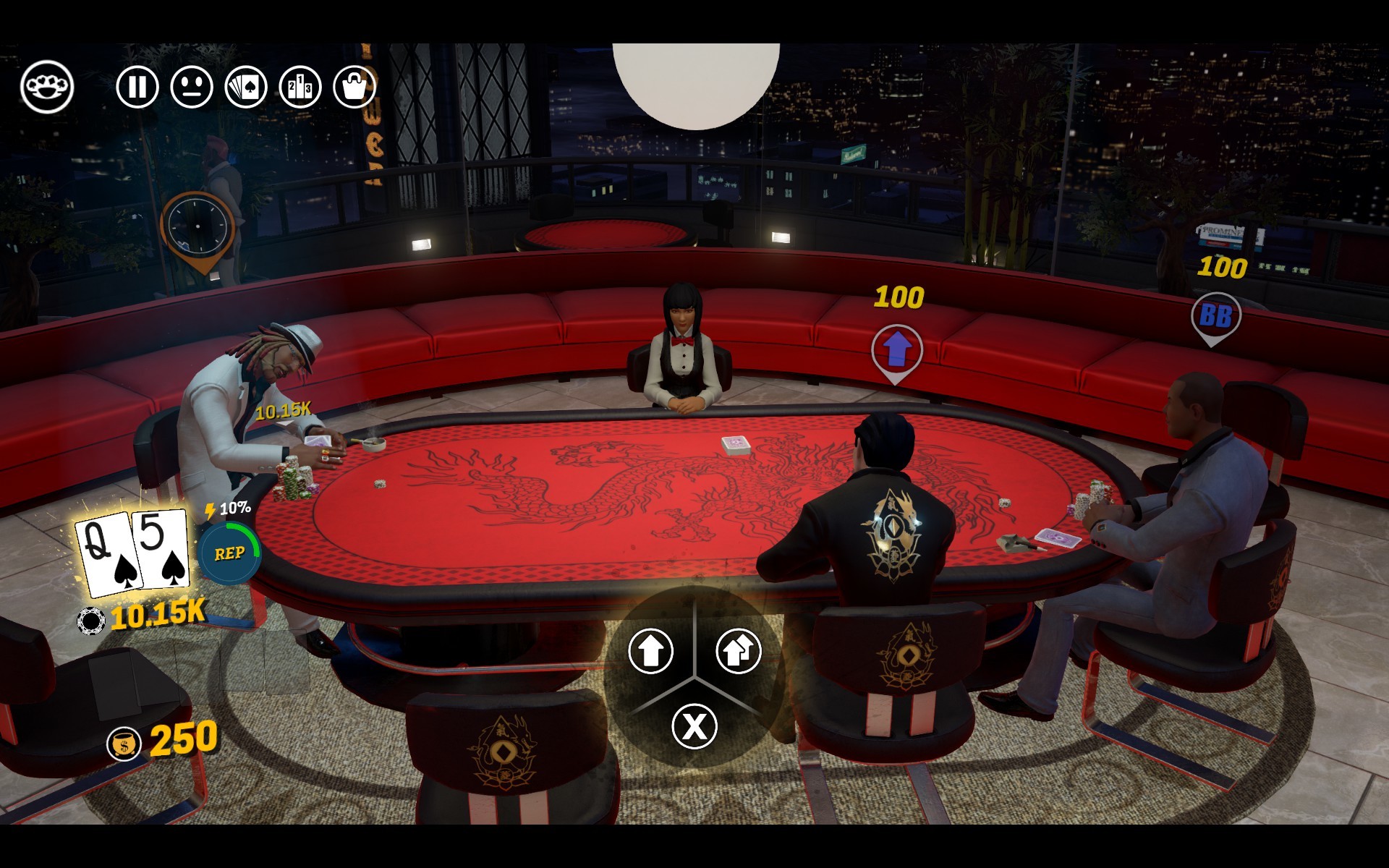Fold the hand with the X button
Screen dimensions: 1389x868
694,726
